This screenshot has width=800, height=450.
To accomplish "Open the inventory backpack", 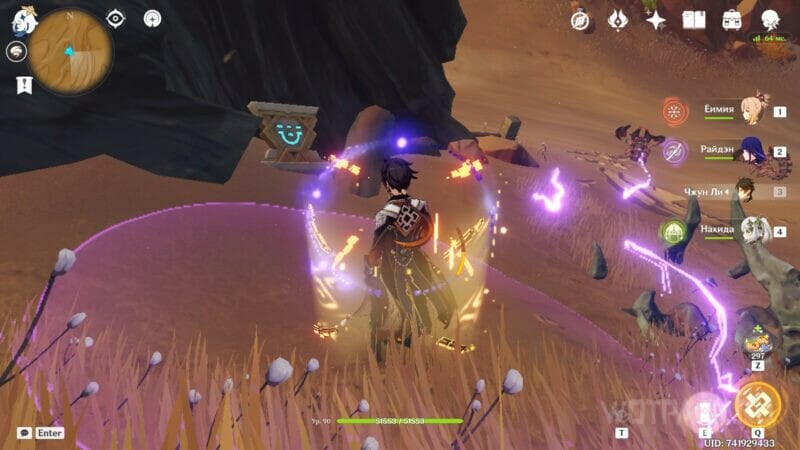I will [x=732, y=20].
